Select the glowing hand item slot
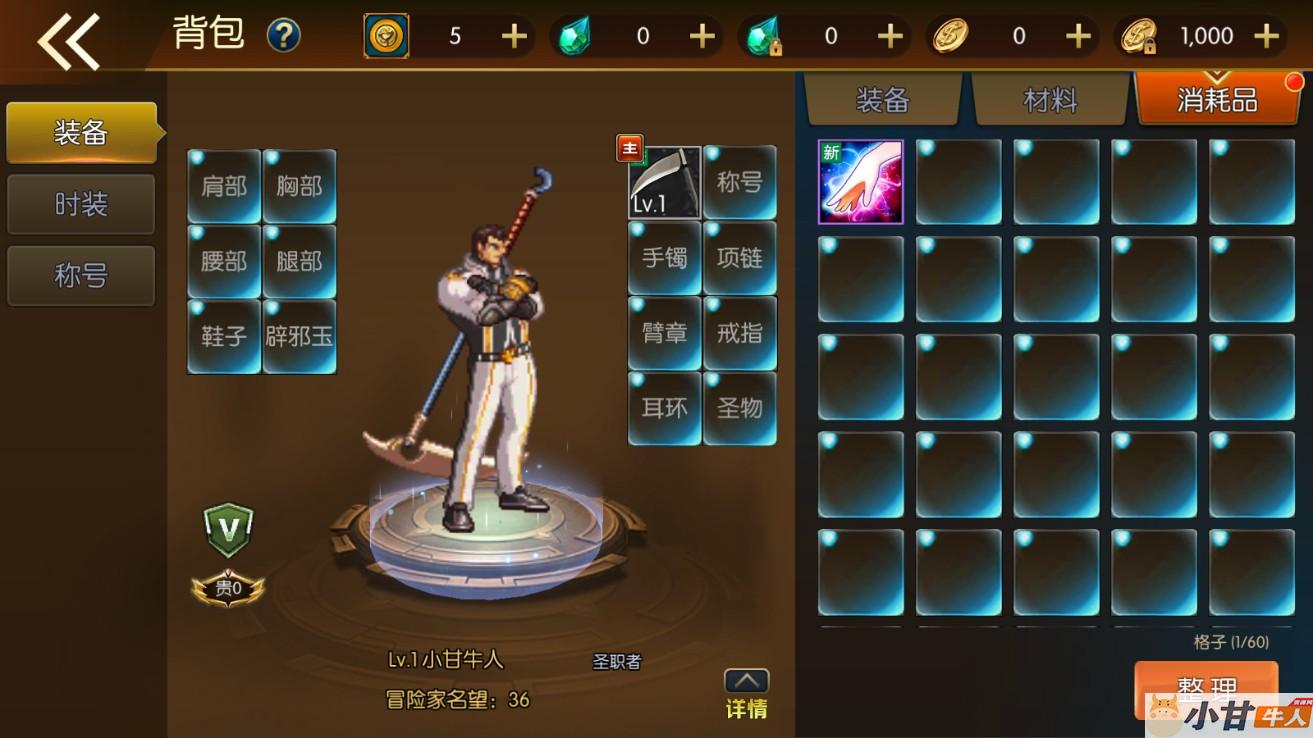Screen dimensions: 1313x738 861,182
